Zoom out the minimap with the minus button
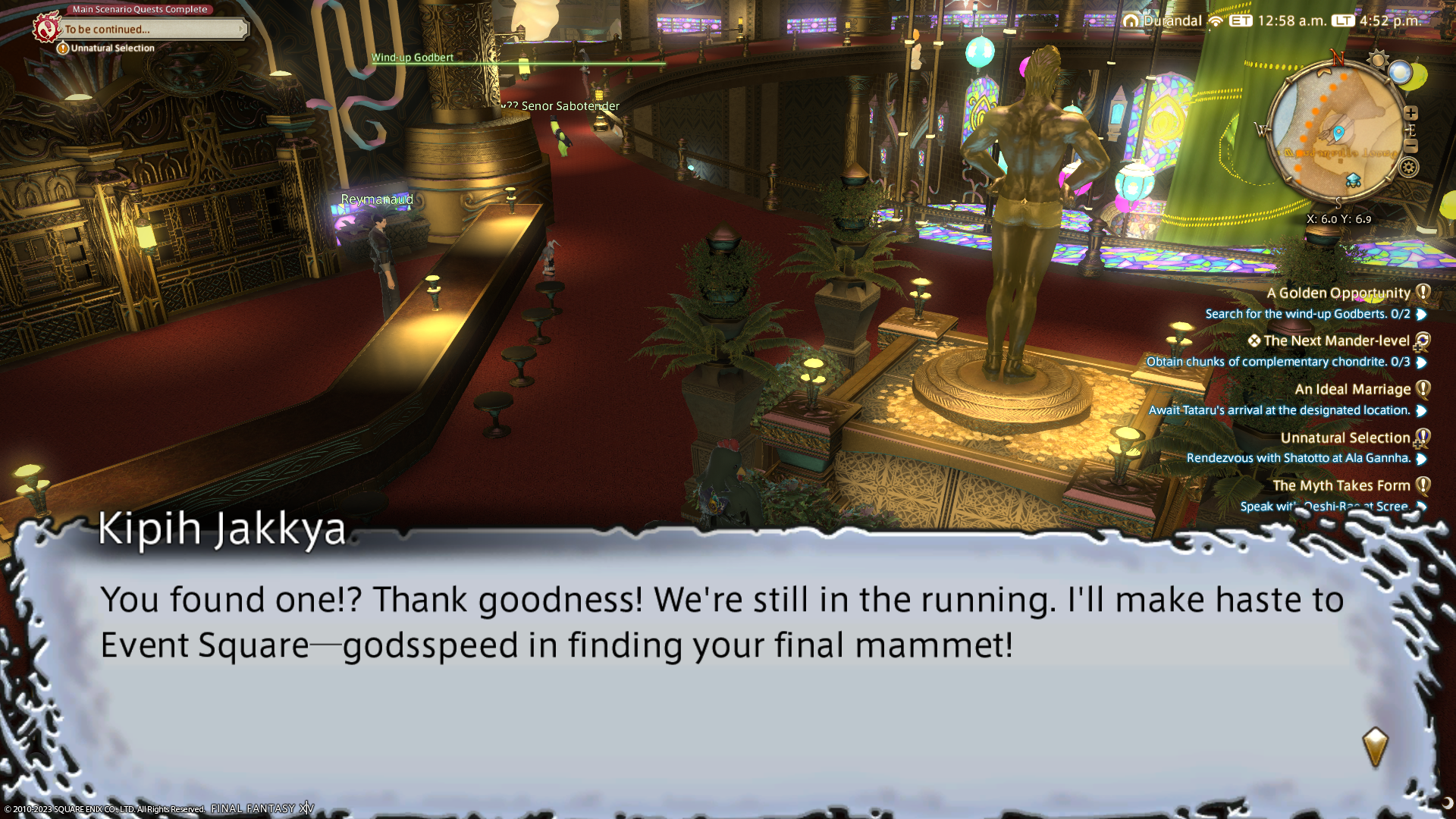The image size is (1456, 819). (x=1410, y=146)
